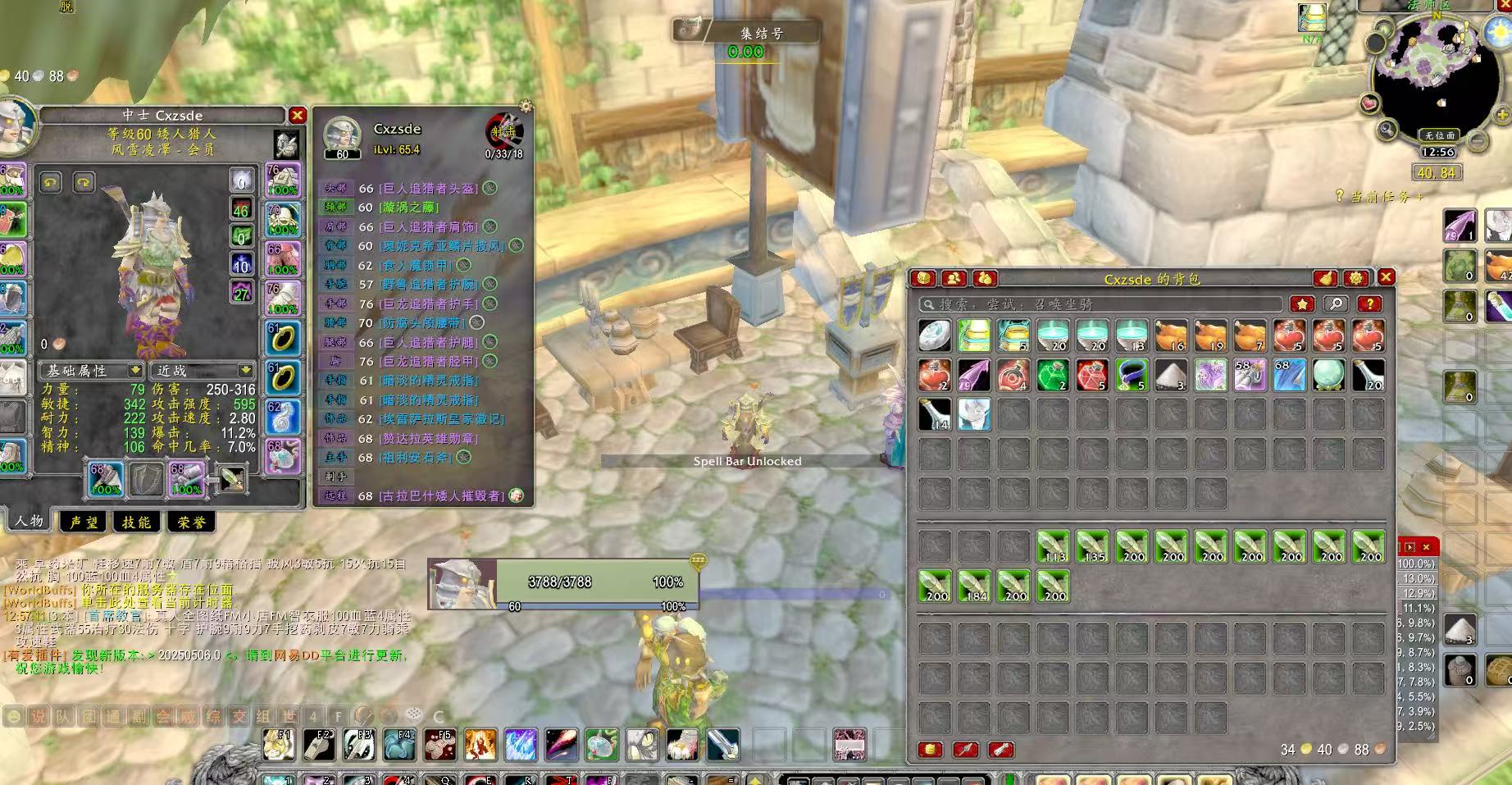Click the bag search field

click(1099, 304)
